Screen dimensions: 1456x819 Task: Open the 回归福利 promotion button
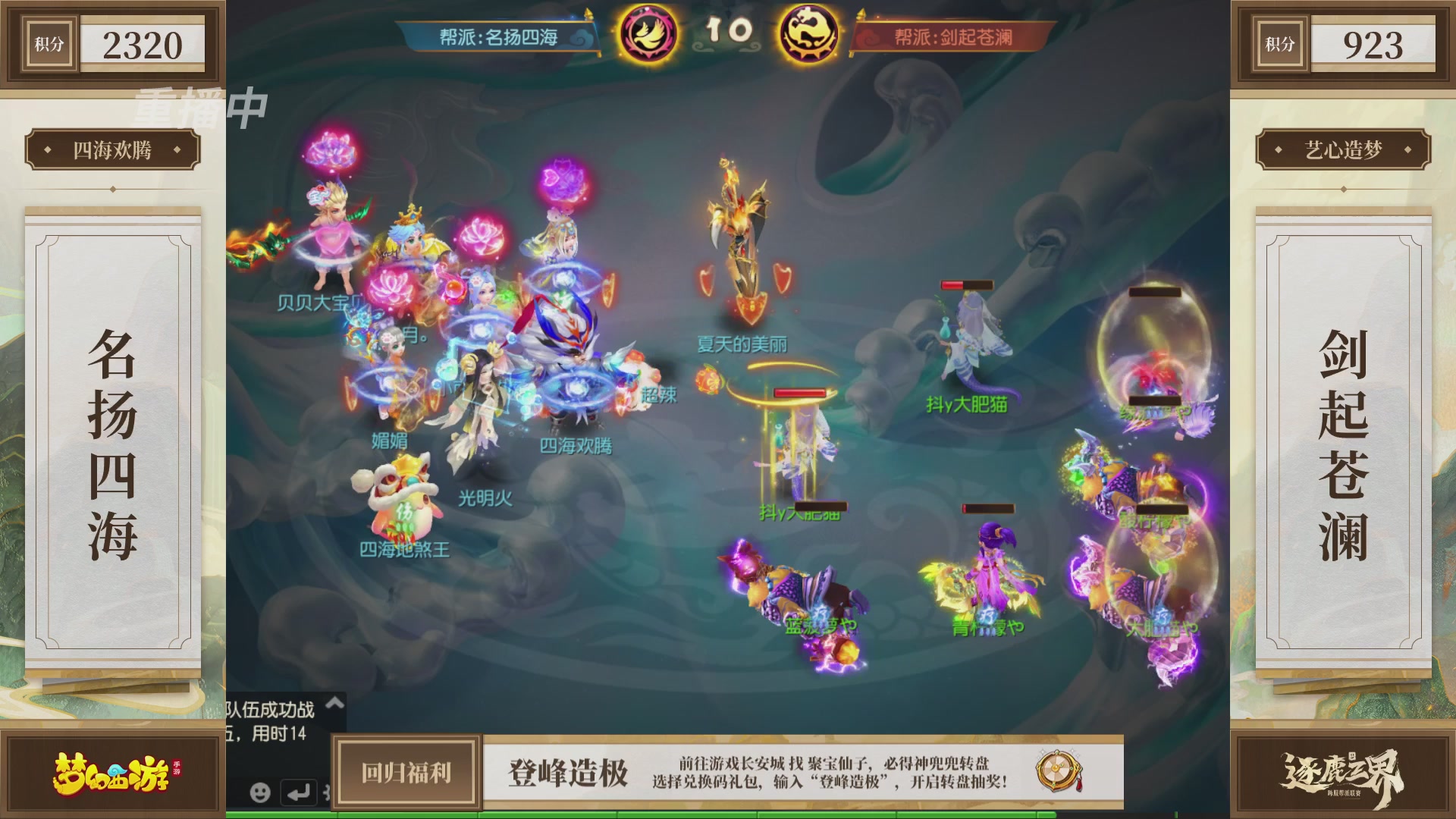click(x=406, y=773)
